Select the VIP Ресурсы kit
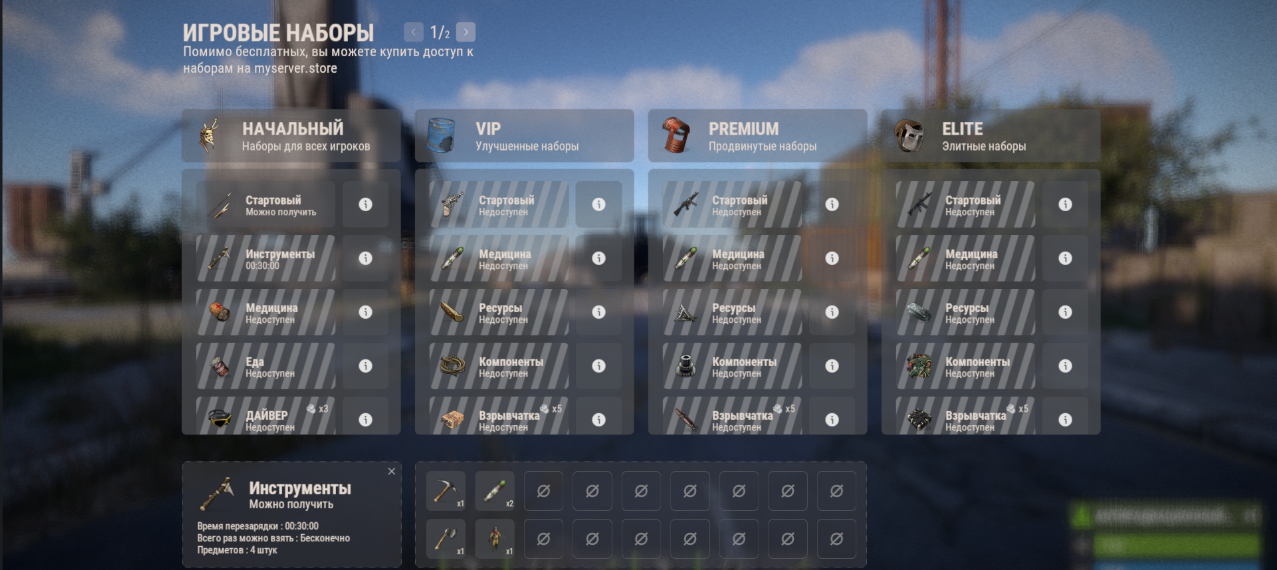Screen dimensions: 1277x570 tap(497, 312)
